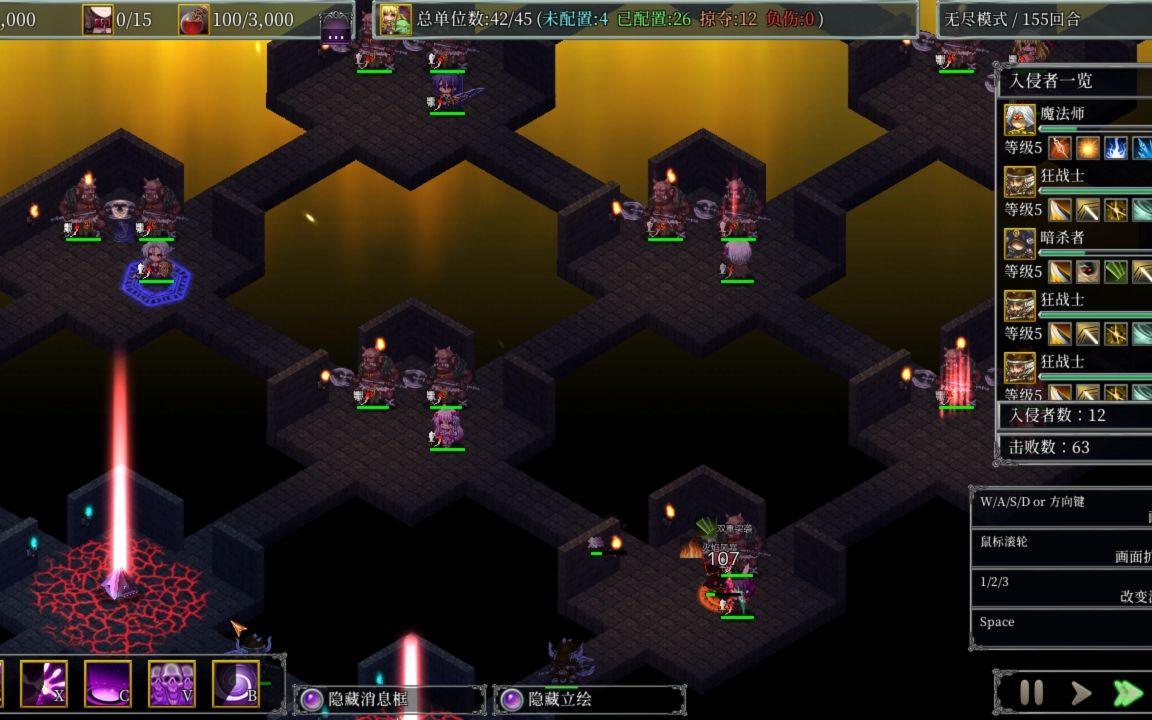Cast the purple pool spell
This screenshot has height=720, width=1152.
(108, 683)
